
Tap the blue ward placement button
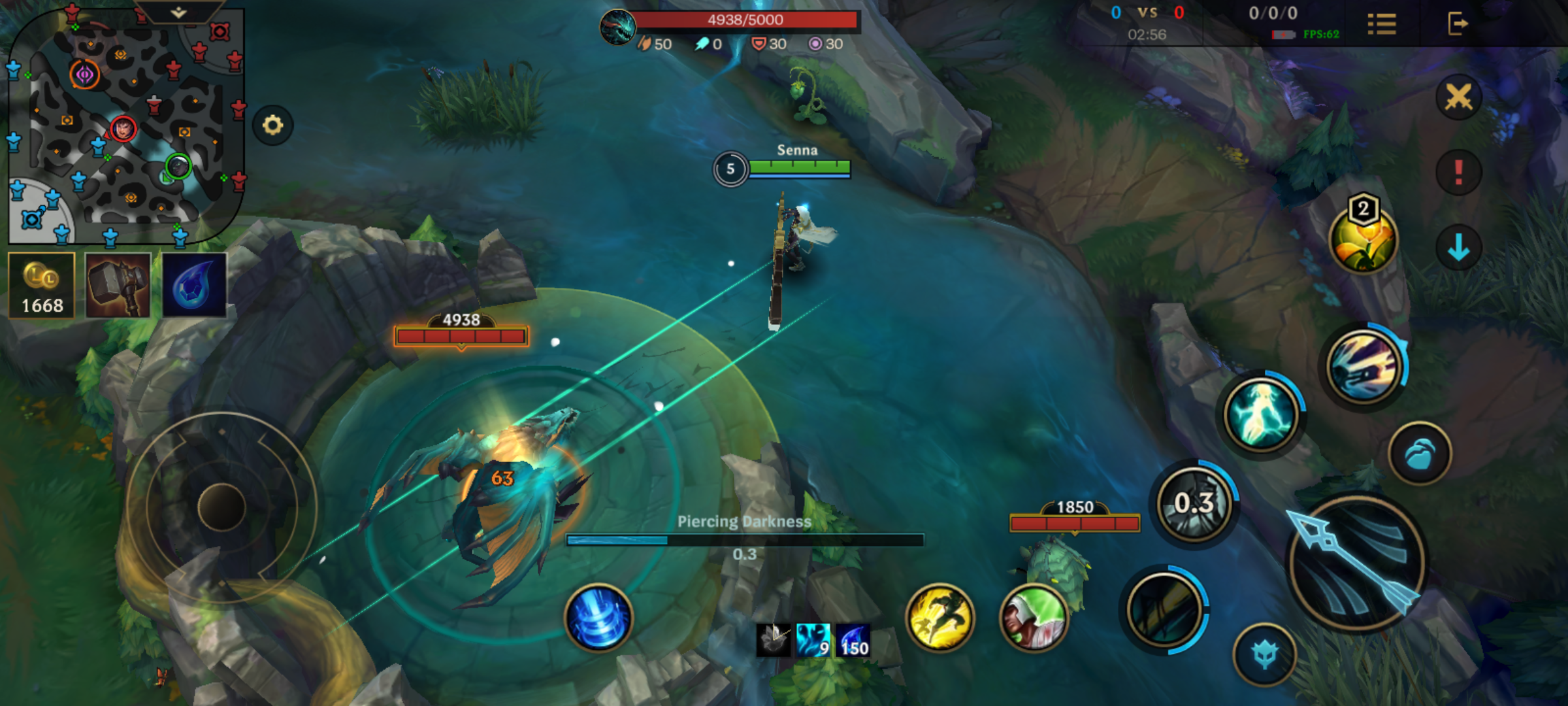pos(1419,454)
